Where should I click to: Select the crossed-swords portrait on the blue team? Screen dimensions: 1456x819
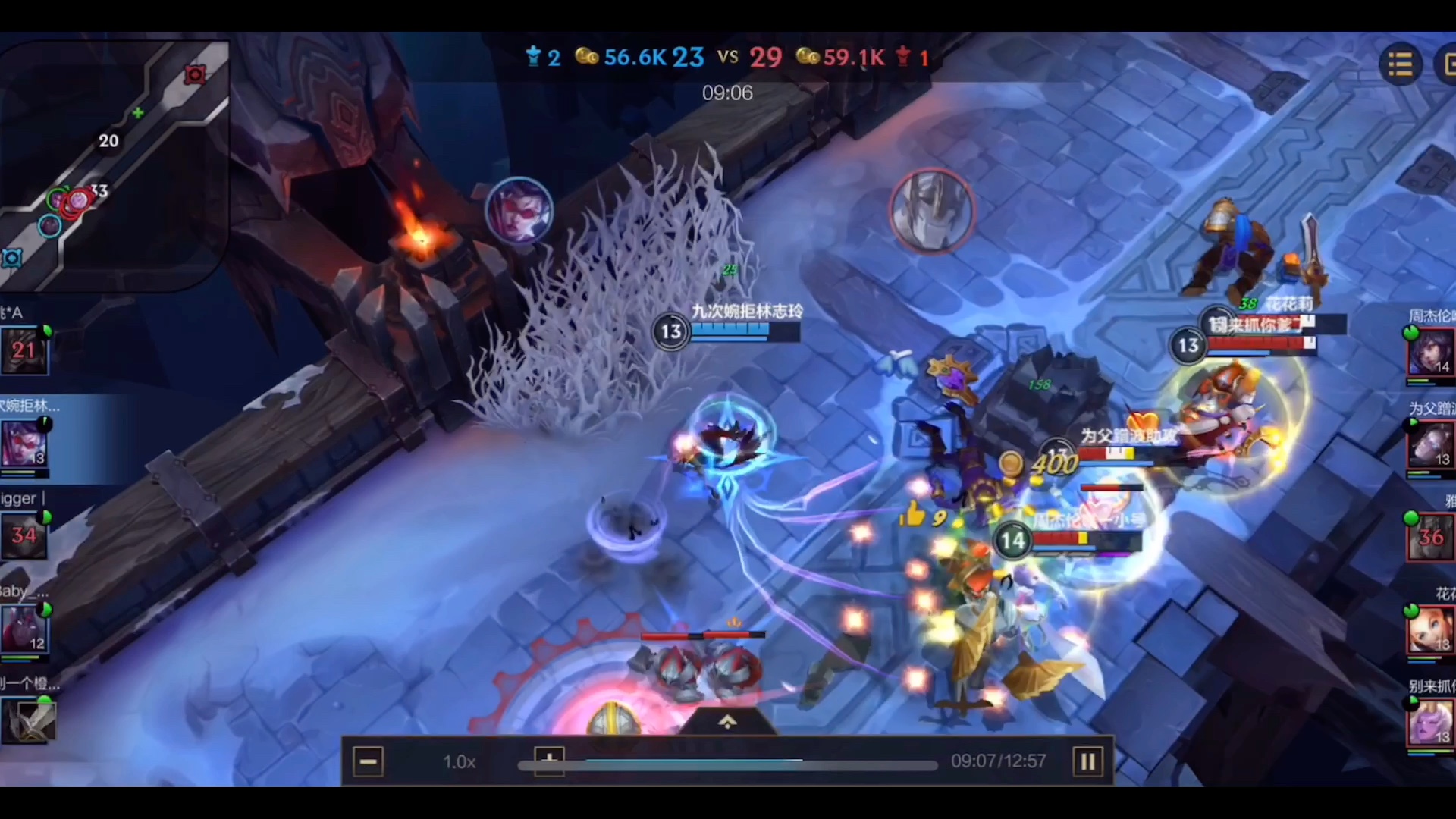[x=29, y=720]
